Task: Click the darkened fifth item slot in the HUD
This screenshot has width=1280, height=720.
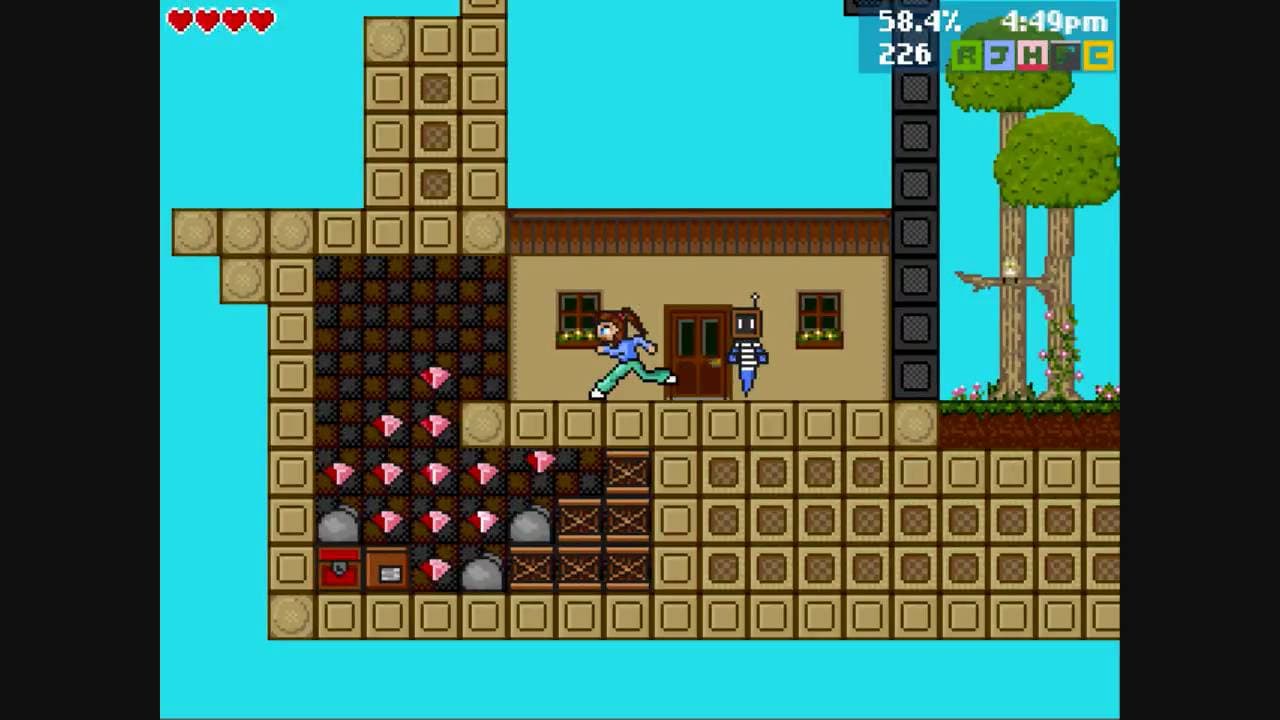Action: click(x=1063, y=56)
